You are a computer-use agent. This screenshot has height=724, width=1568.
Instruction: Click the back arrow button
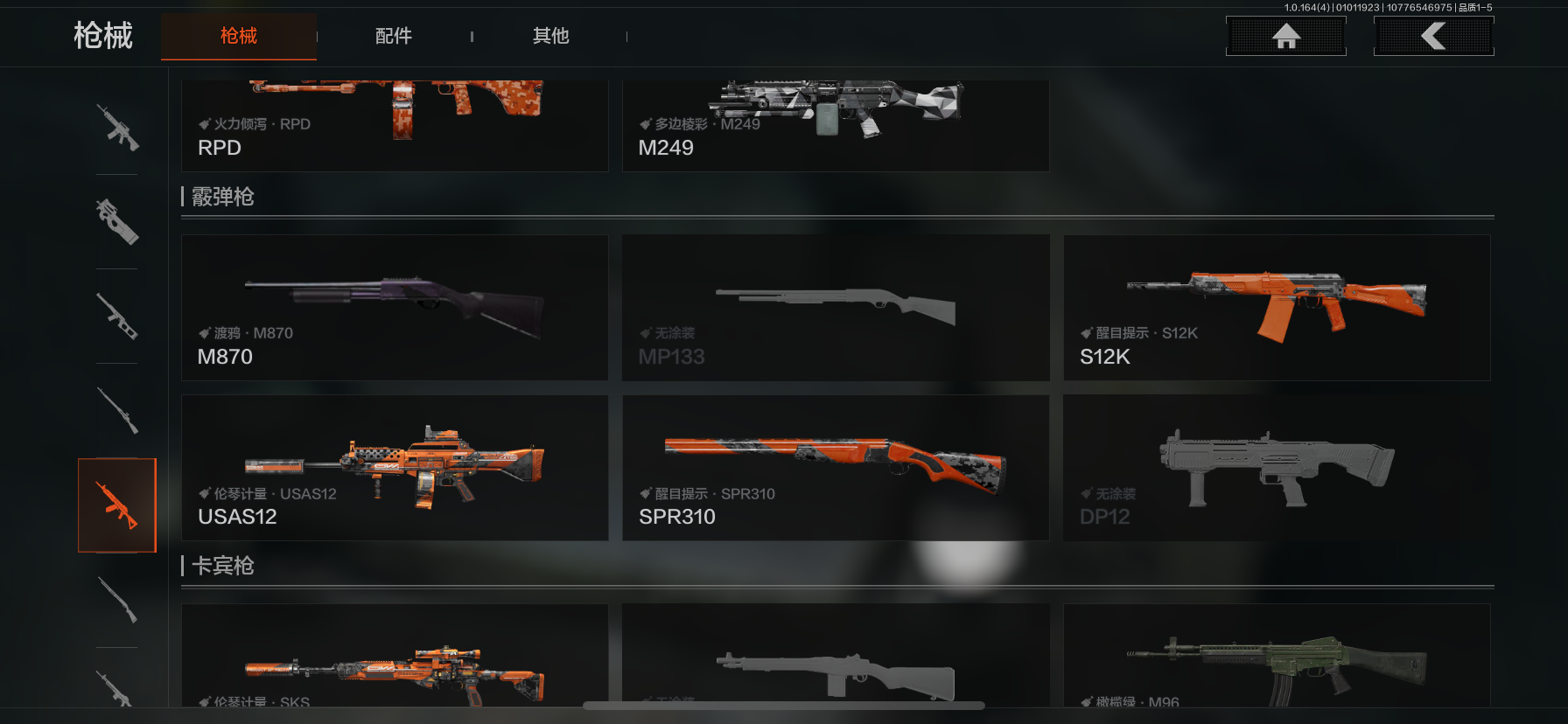pyautogui.click(x=1433, y=37)
